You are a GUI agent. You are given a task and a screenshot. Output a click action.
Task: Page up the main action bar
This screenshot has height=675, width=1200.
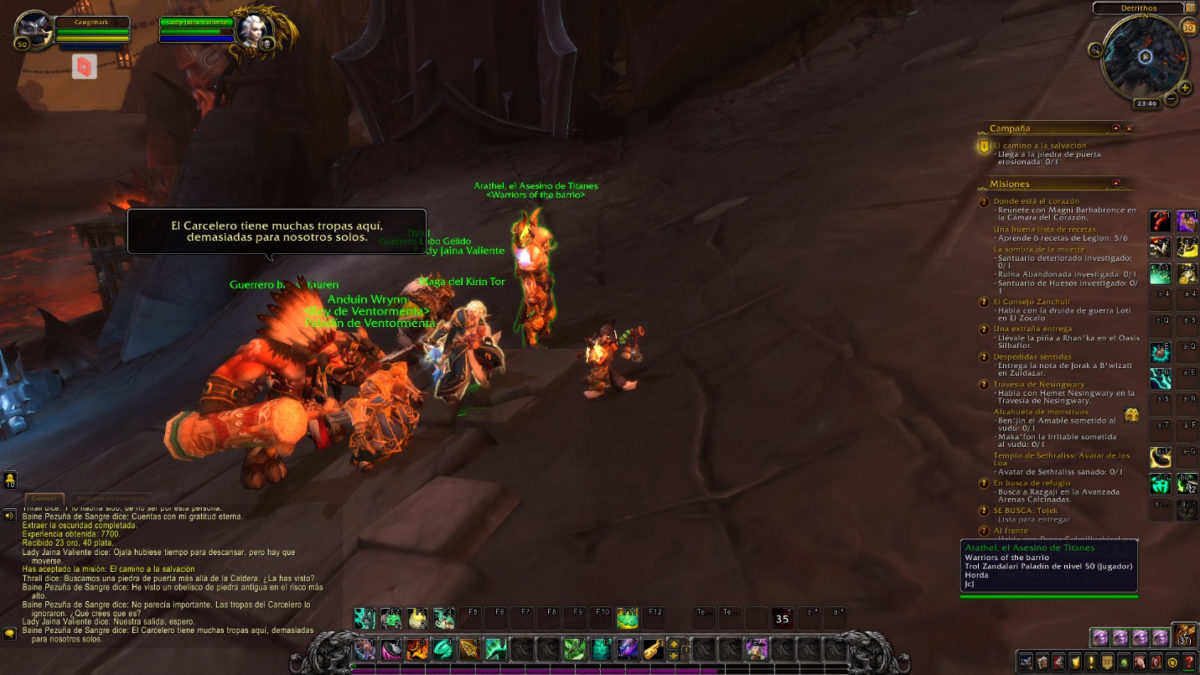[x=673, y=643]
